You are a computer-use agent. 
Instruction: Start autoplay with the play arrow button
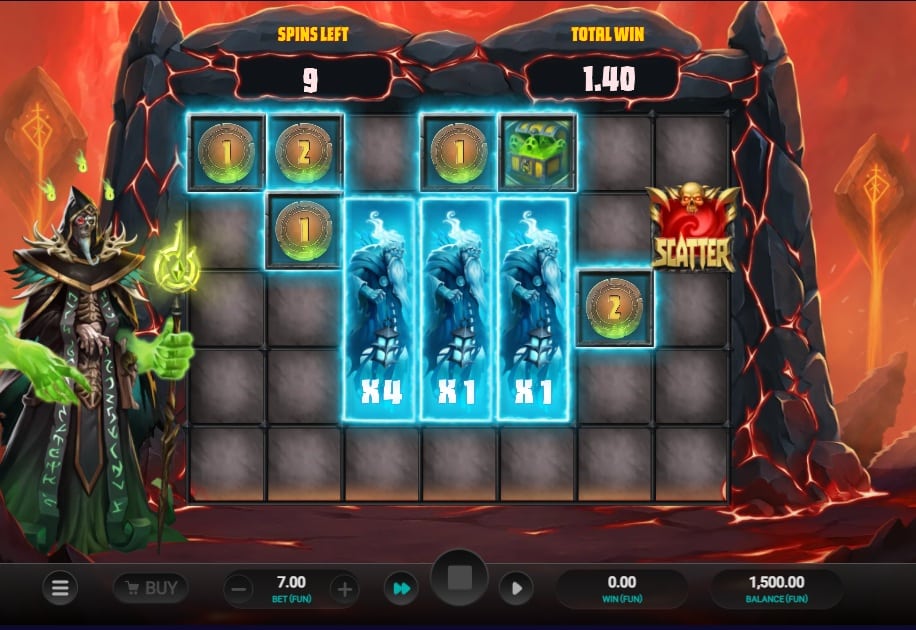click(x=516, y=589)
